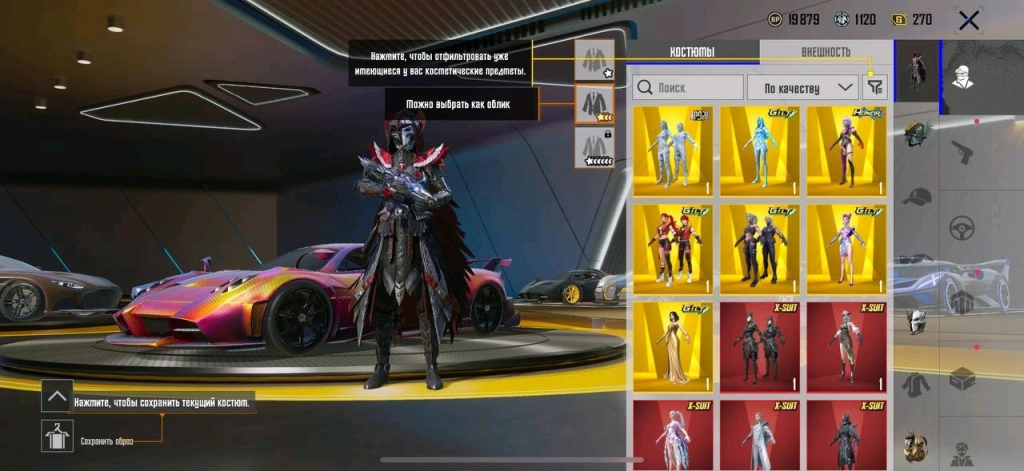Close the wardrobe with the X button

pyautogui.click(x=968, y=19)
